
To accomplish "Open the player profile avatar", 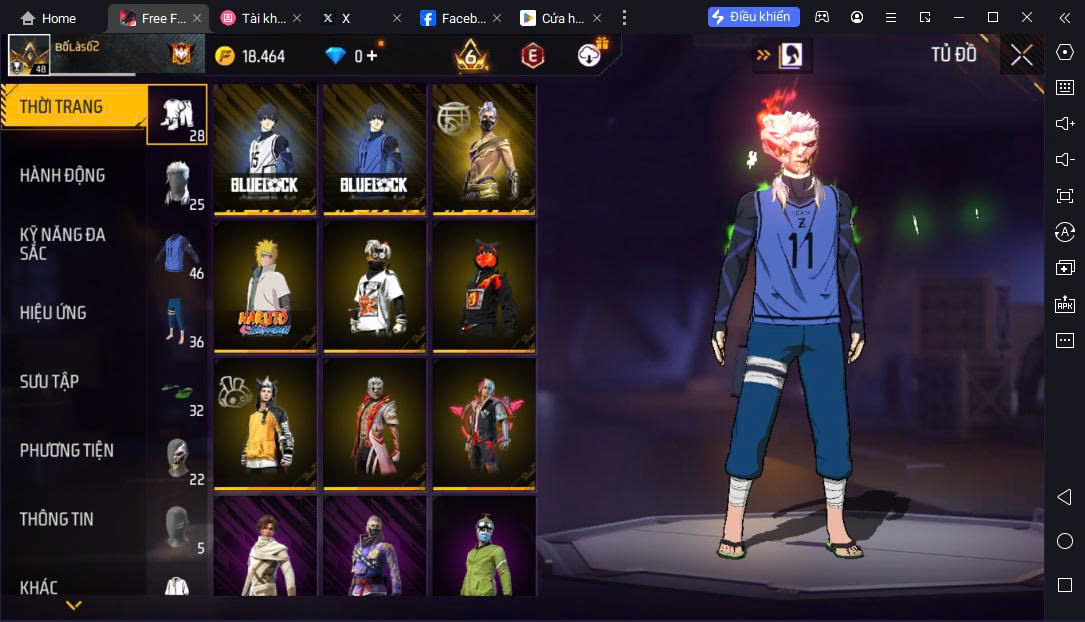I will [29, 55].
